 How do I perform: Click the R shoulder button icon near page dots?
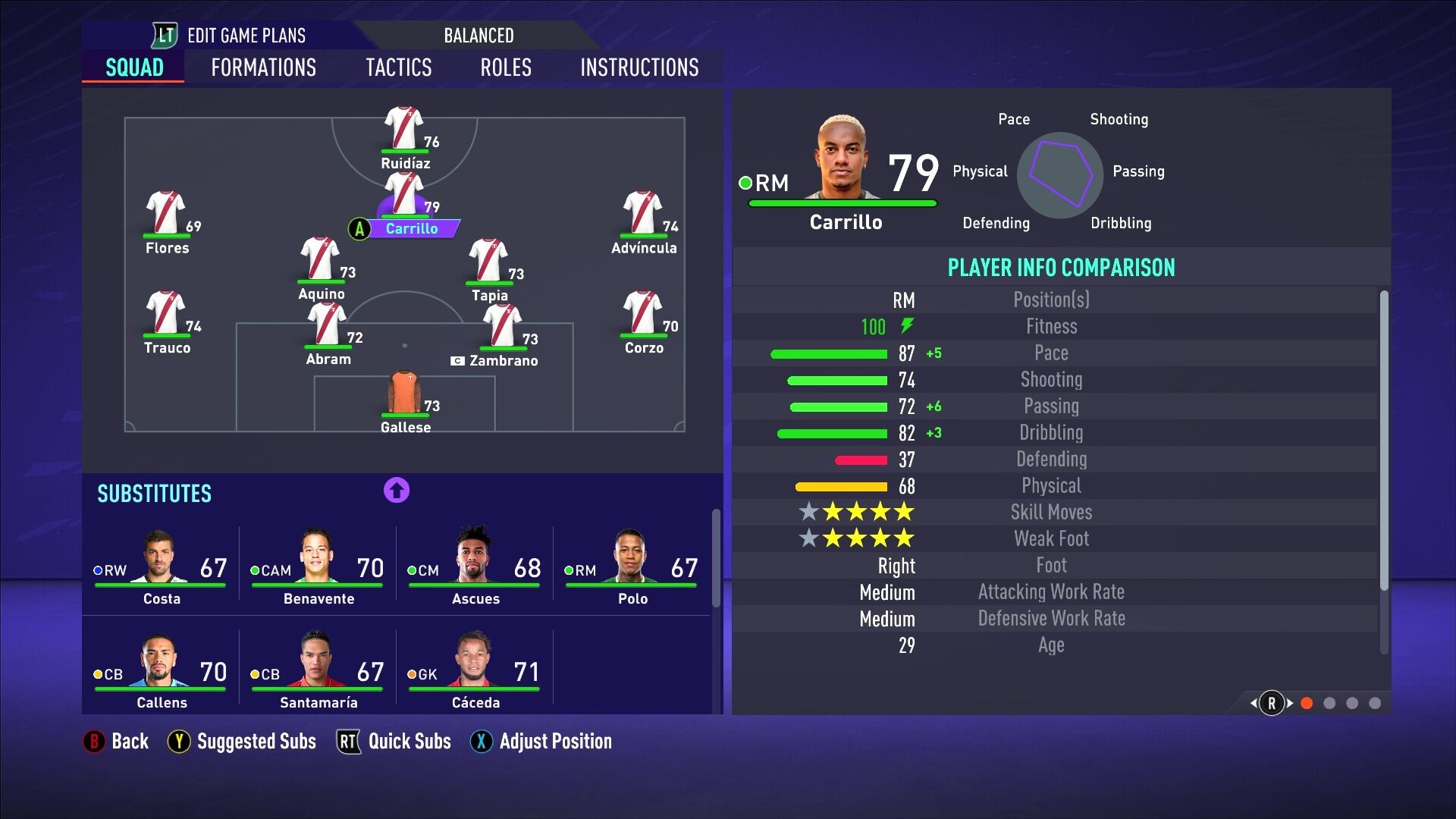pyautogui.click(x=1271, y=704)
